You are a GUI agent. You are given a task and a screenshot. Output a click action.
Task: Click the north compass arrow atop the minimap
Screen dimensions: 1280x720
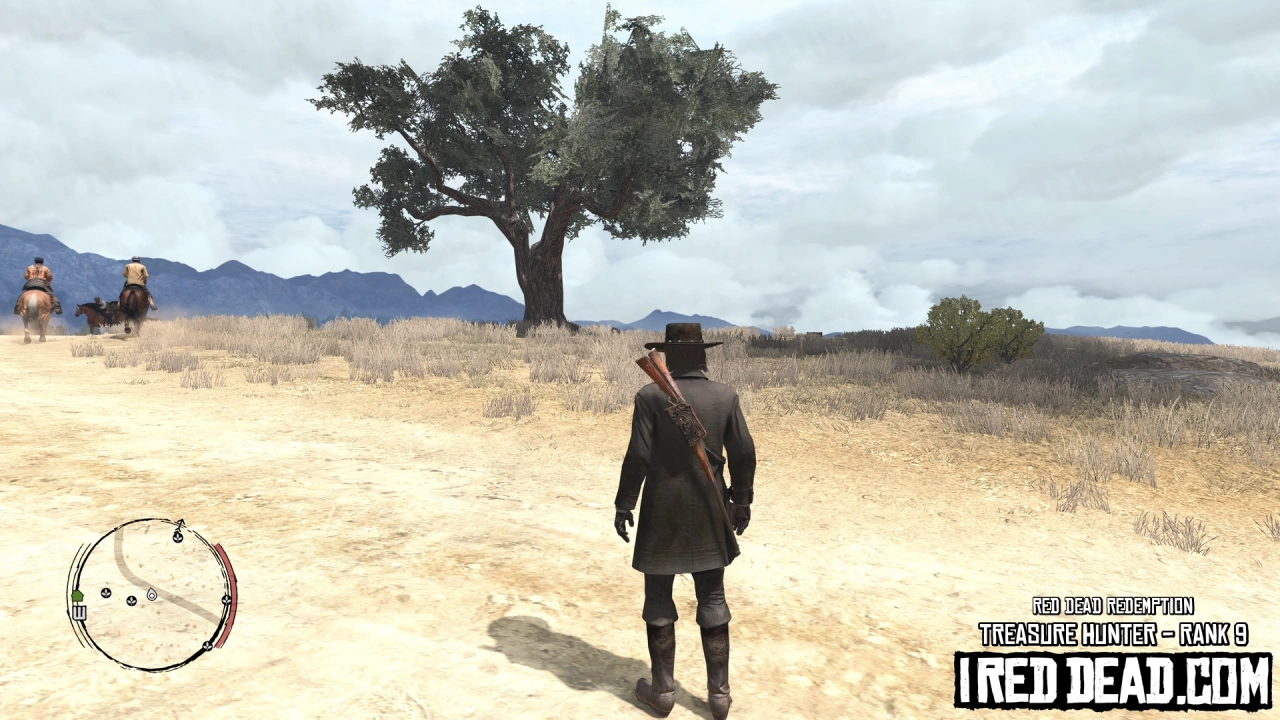(x=180, y=523)
